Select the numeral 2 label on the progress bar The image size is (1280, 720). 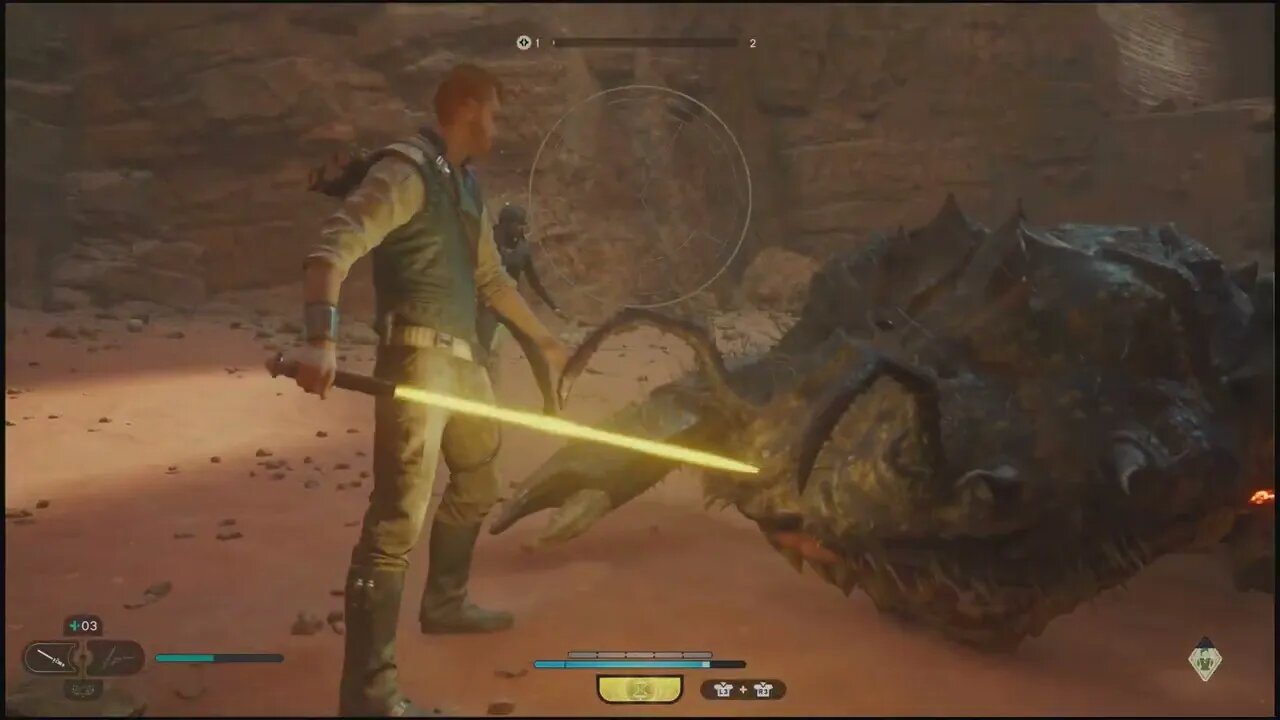tap(752, 43)
